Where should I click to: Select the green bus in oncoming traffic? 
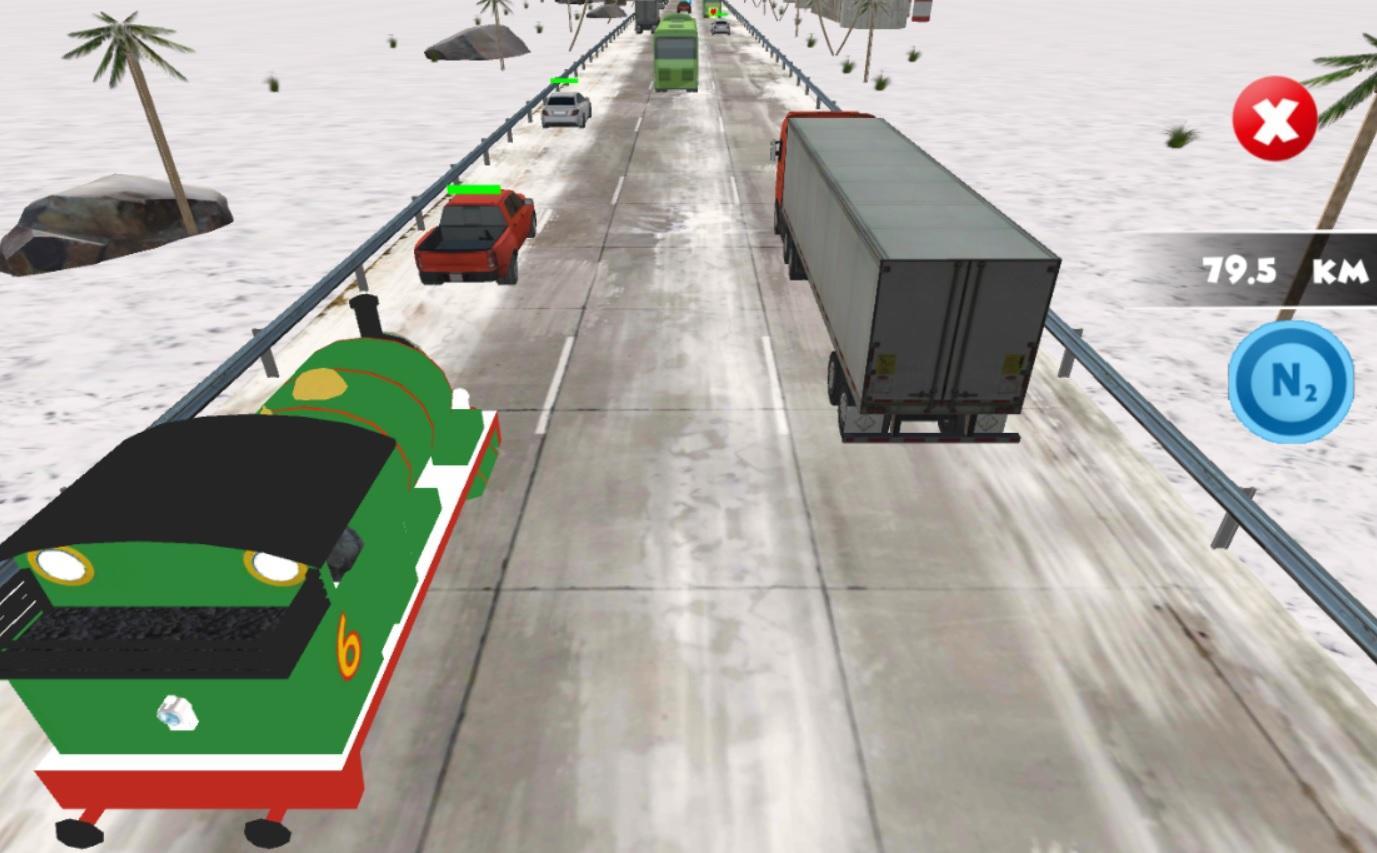pyautogui.click(x=675, y=55)
